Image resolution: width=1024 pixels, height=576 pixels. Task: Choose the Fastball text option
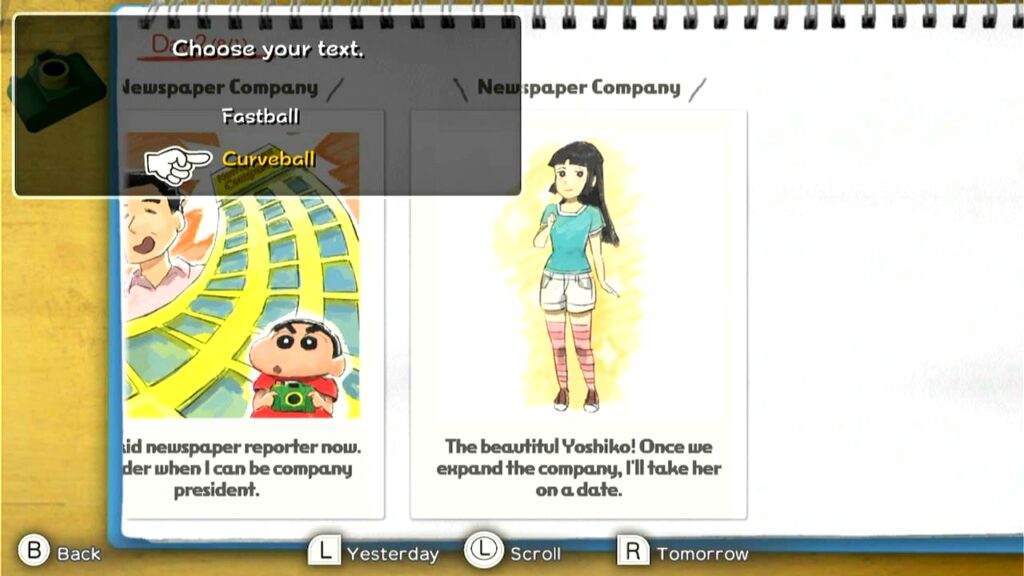[x=260, y=116]
